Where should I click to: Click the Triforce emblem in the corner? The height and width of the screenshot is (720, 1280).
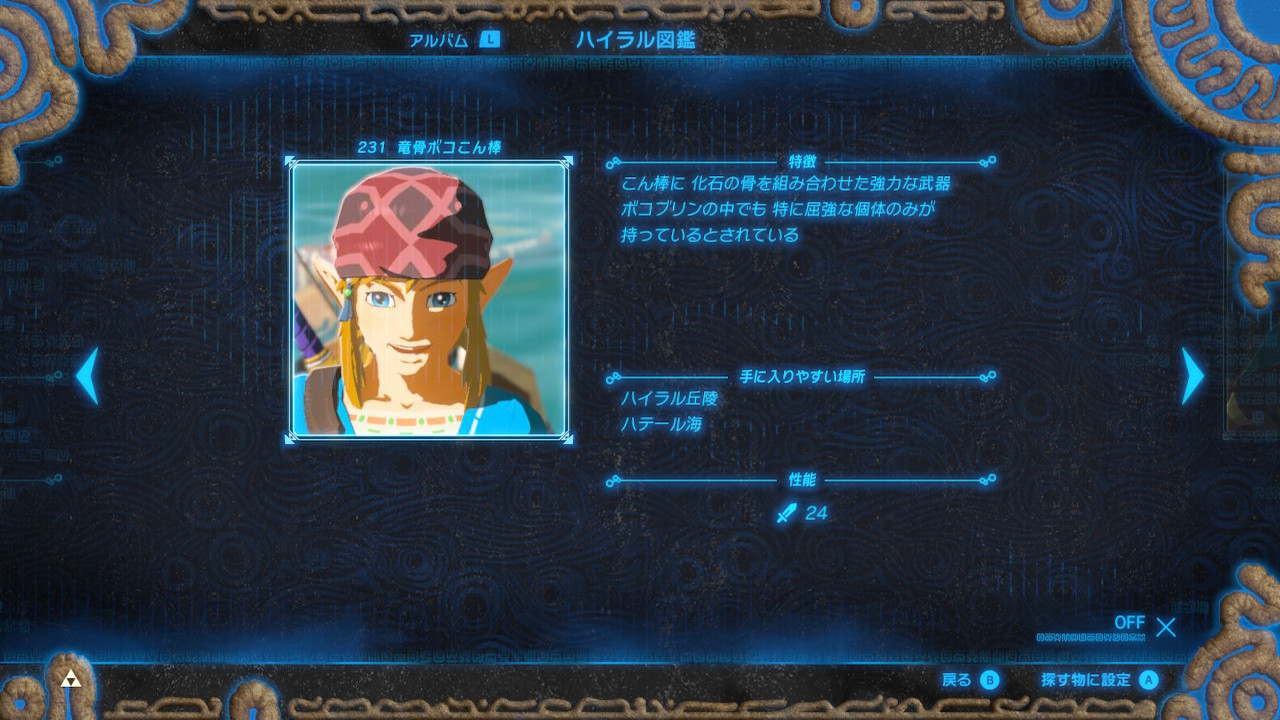71,678
